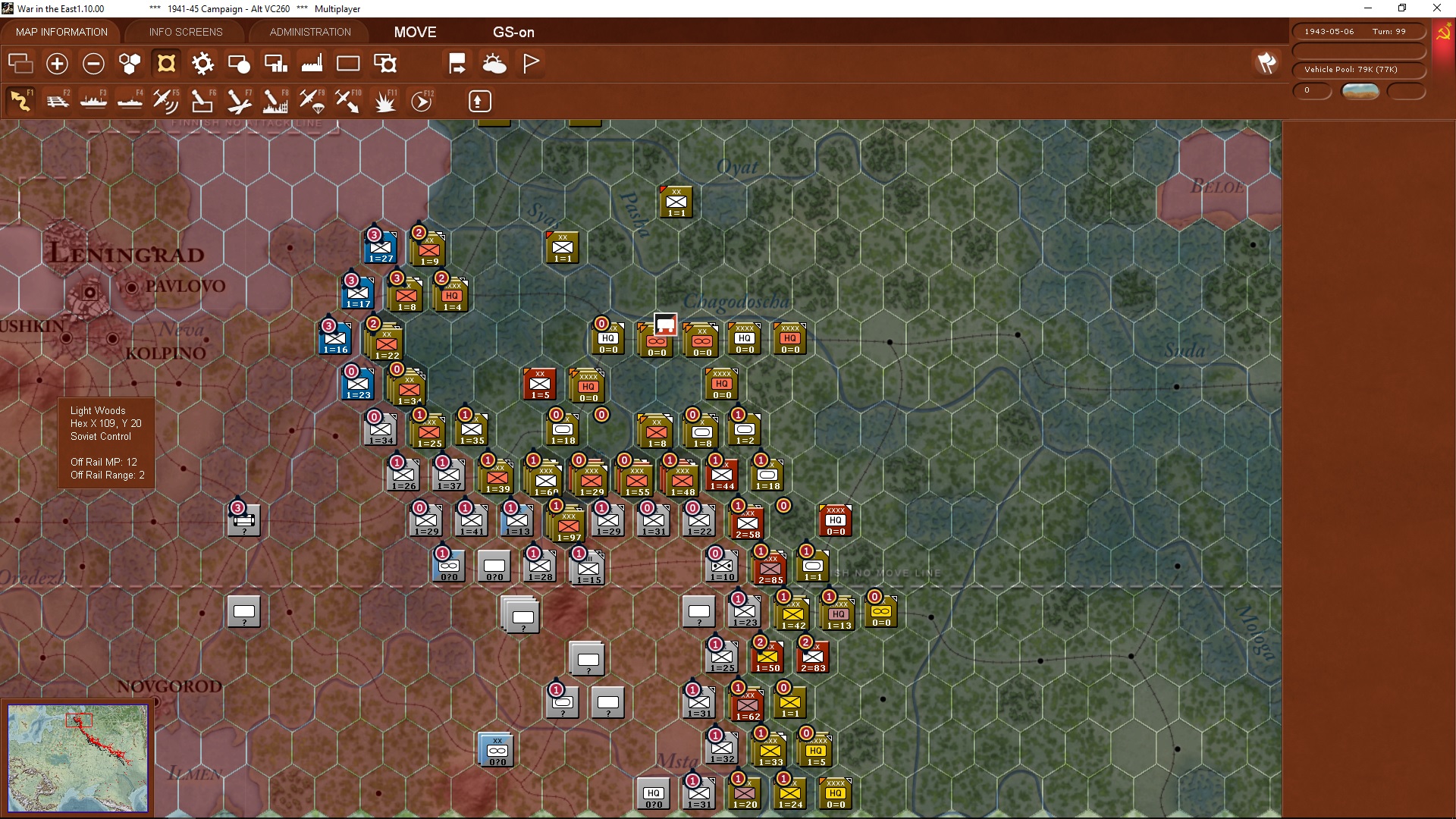The width and height of the screenshot is (1456, 819).
Task: Select the F3 naval transport mode icon
Action: pyautogui.click(x=94, y=100)
